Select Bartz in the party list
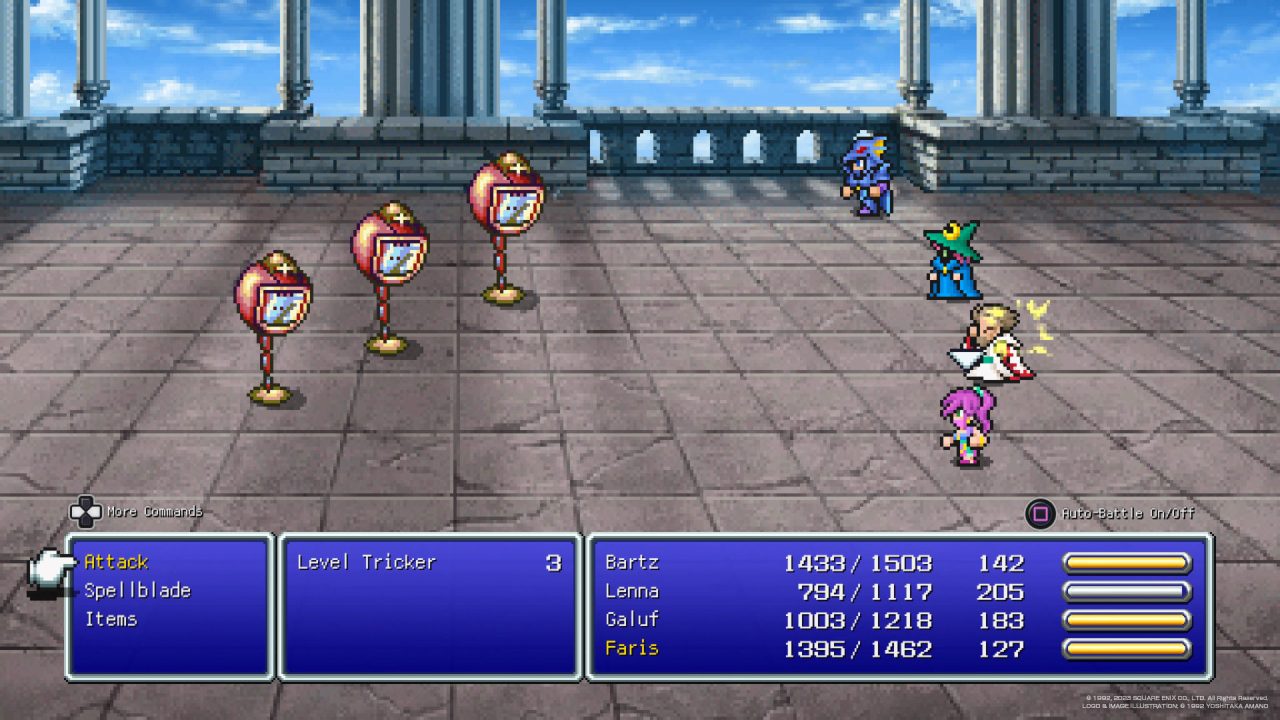The image size is (1280, 720). [632, 562]
